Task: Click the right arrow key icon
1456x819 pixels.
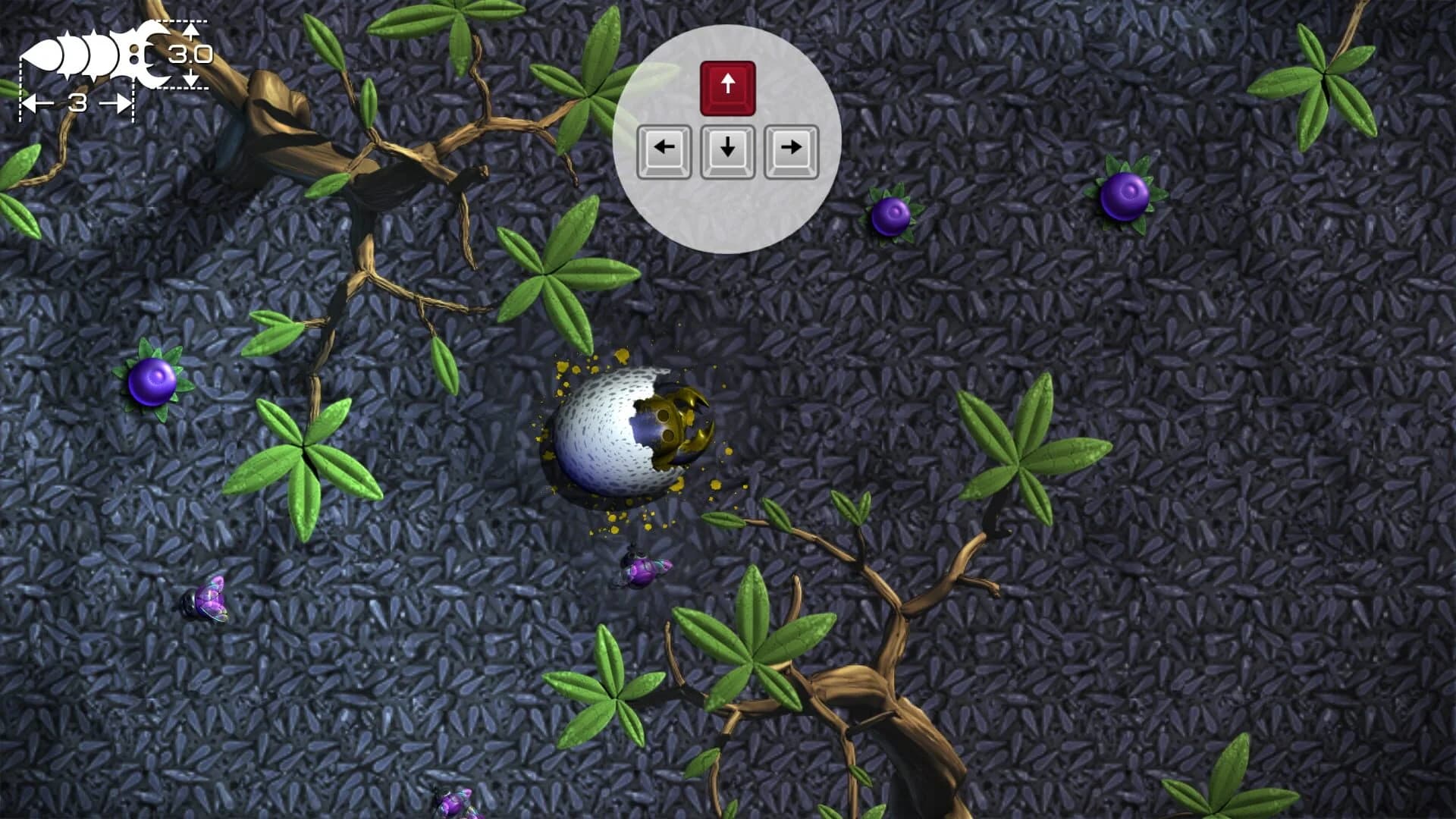Action: 789,149
